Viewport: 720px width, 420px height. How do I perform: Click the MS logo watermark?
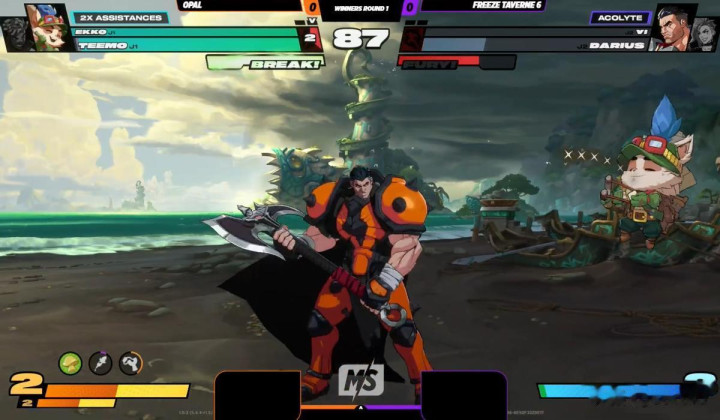click(361, 381)
